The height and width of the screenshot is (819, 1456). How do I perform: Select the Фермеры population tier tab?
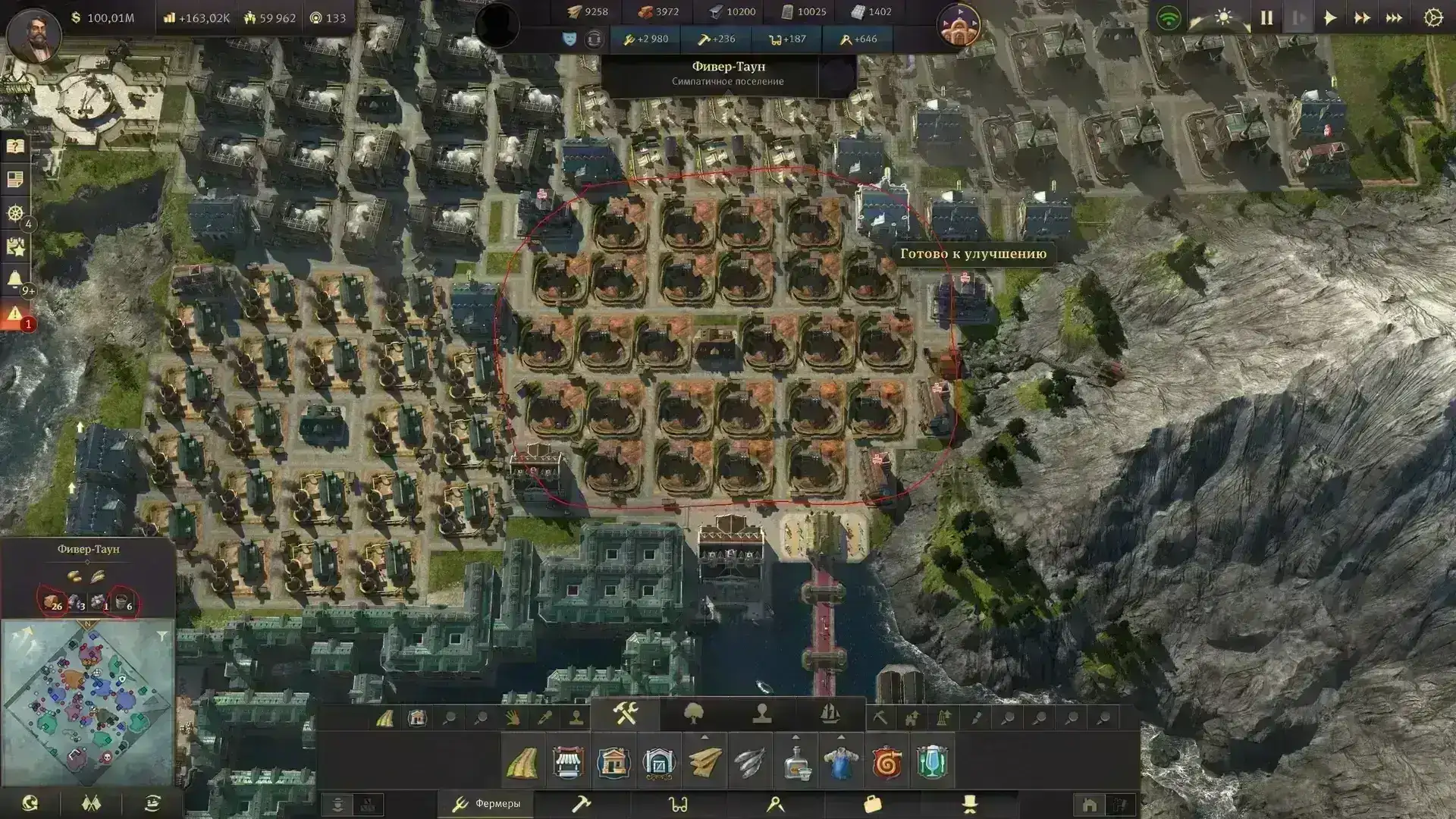tap(487, 804)
